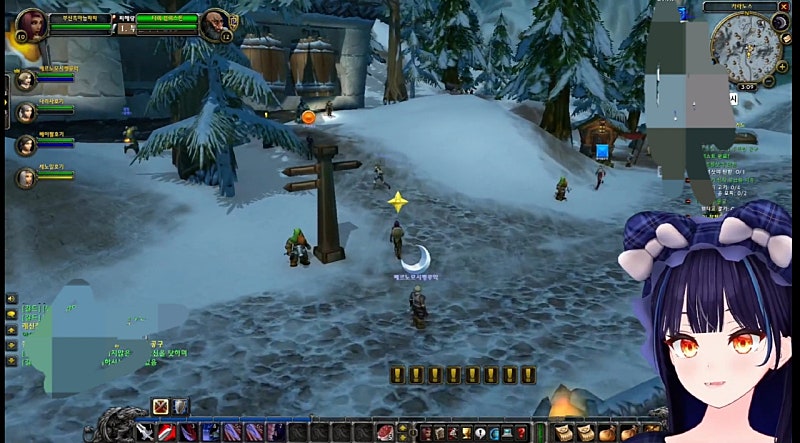Select the first party member portrait
The height and width of the screenshot is (443, 800).
[25, 81]
